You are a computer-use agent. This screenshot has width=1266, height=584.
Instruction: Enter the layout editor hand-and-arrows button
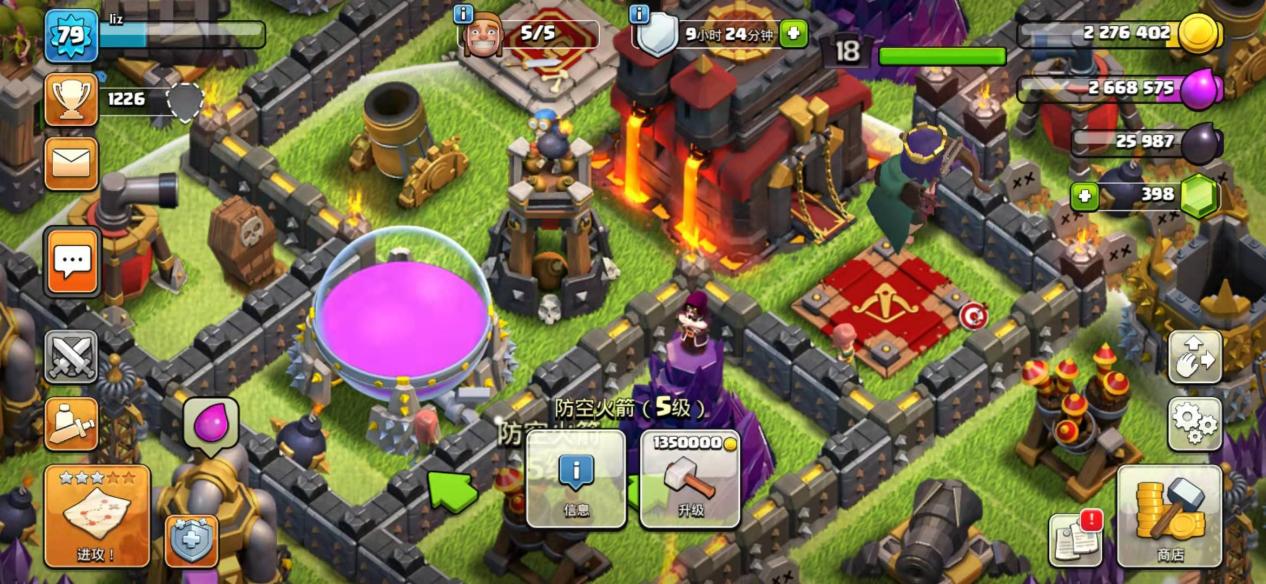(1195, 357)
